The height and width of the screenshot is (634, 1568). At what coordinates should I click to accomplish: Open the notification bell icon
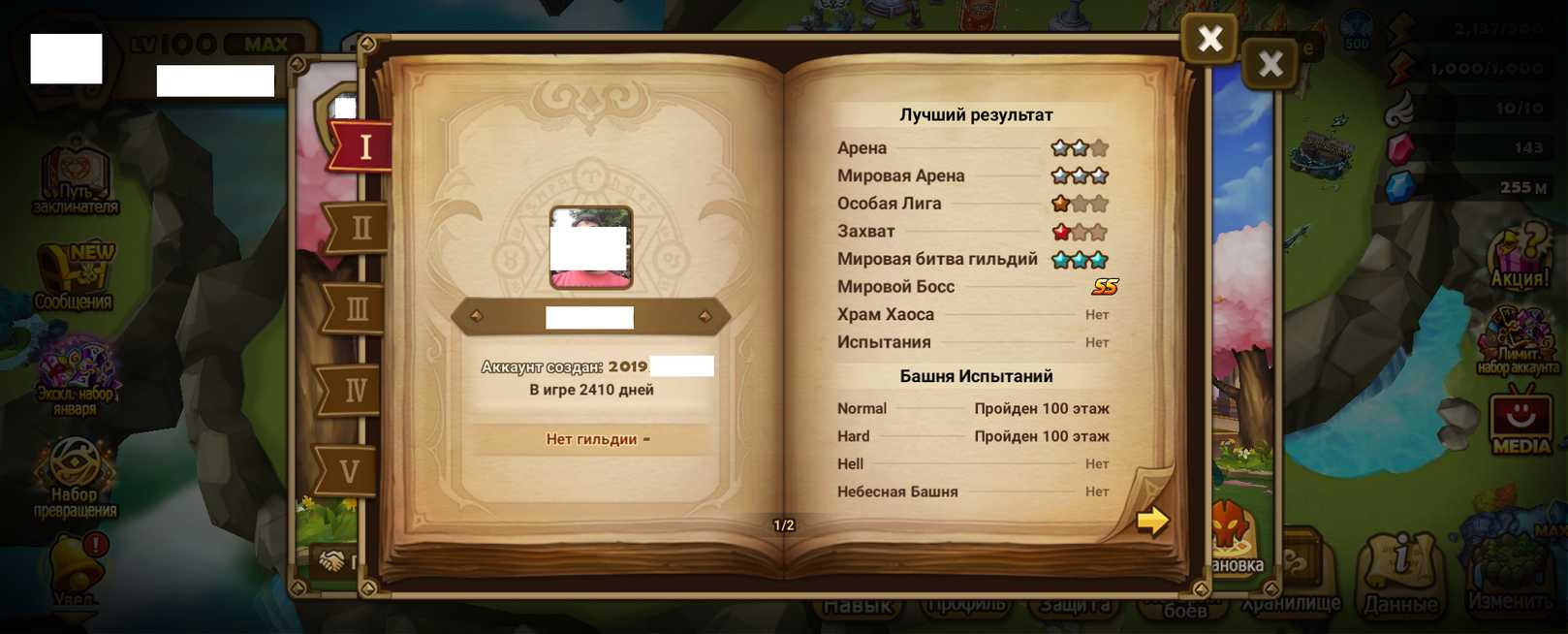click(77, 567)
